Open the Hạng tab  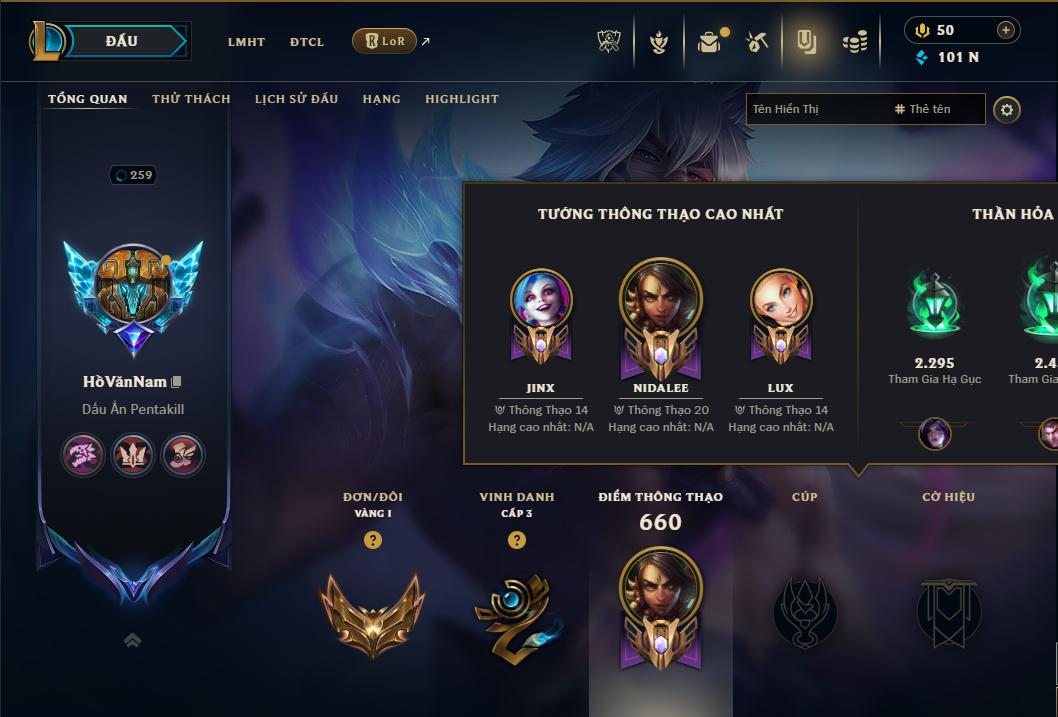click(381, 99)
